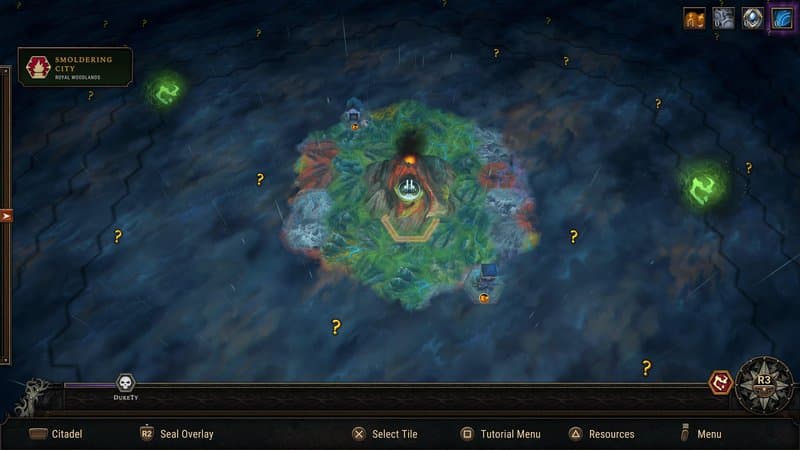Open the Tutorial Menu
Image resolution: width=800 pixels, height=450 pixels.
click(x=500, y=434)
